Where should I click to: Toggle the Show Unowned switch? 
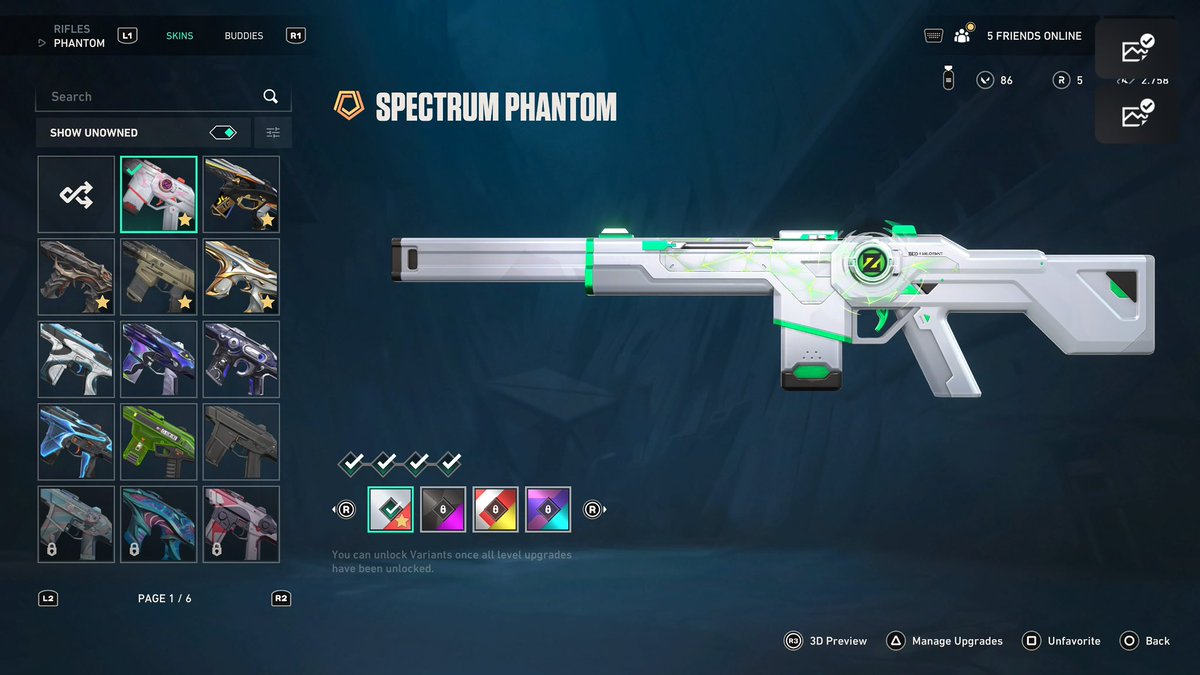pyautogui.click(x=223, y=132)
